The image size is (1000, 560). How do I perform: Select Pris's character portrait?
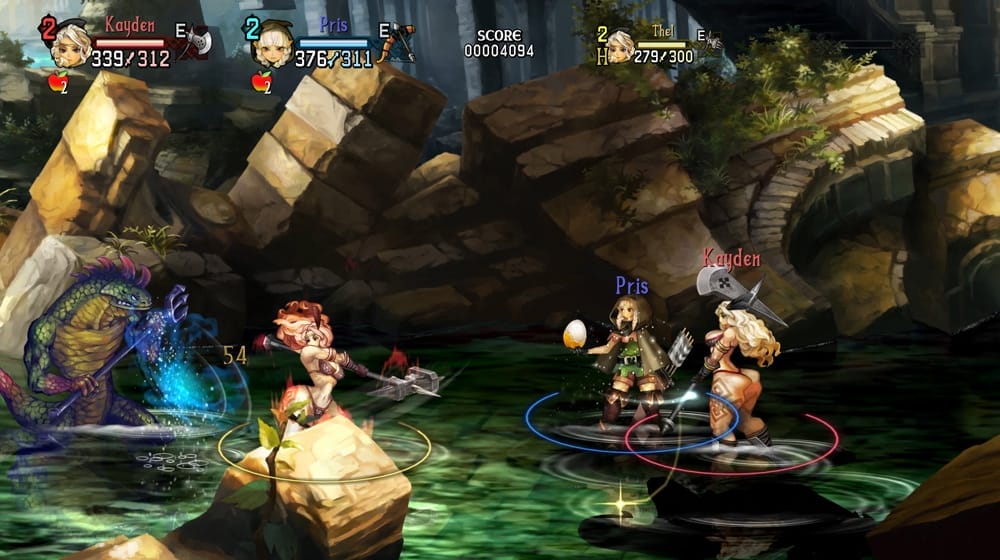pos(270,46)
